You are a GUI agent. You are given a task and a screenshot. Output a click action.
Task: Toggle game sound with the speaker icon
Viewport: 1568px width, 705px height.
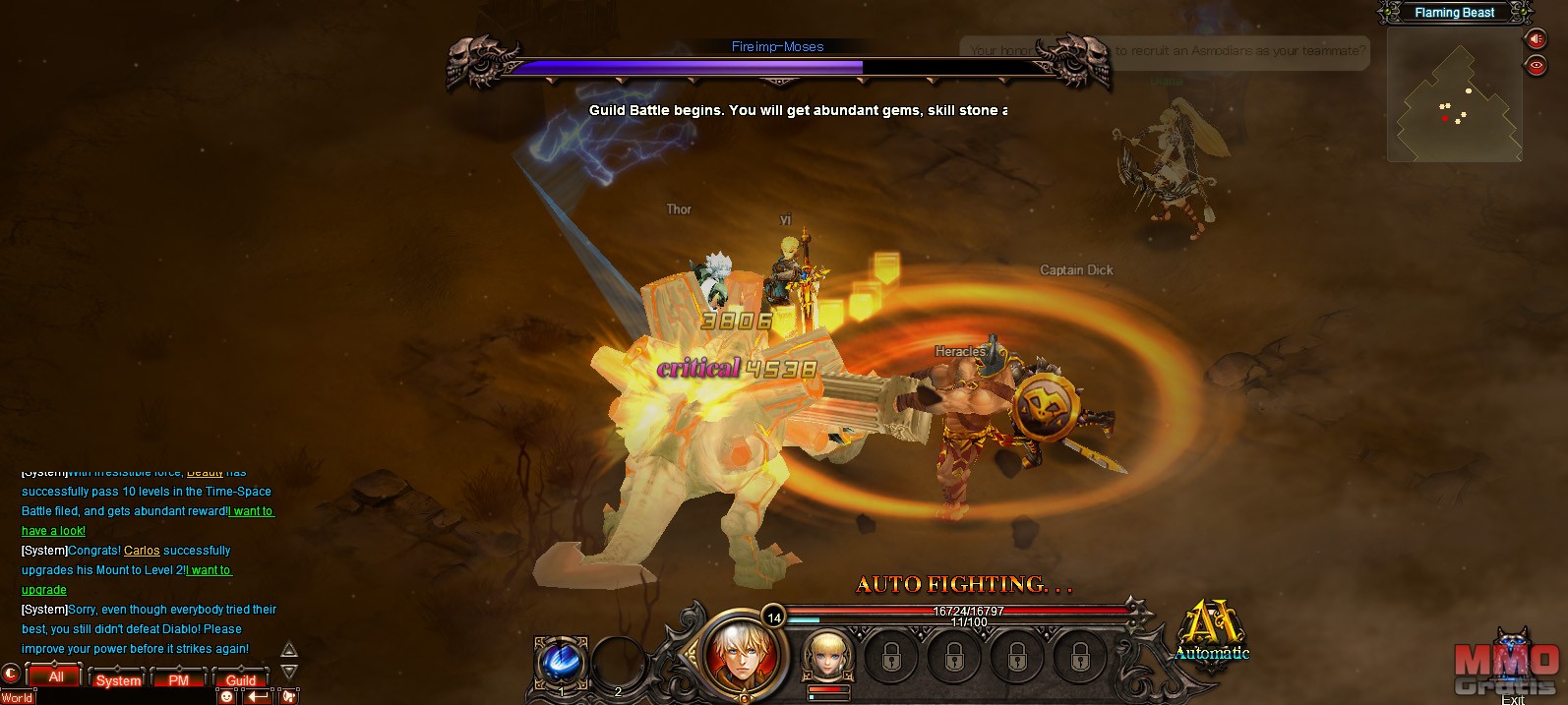1535,39
